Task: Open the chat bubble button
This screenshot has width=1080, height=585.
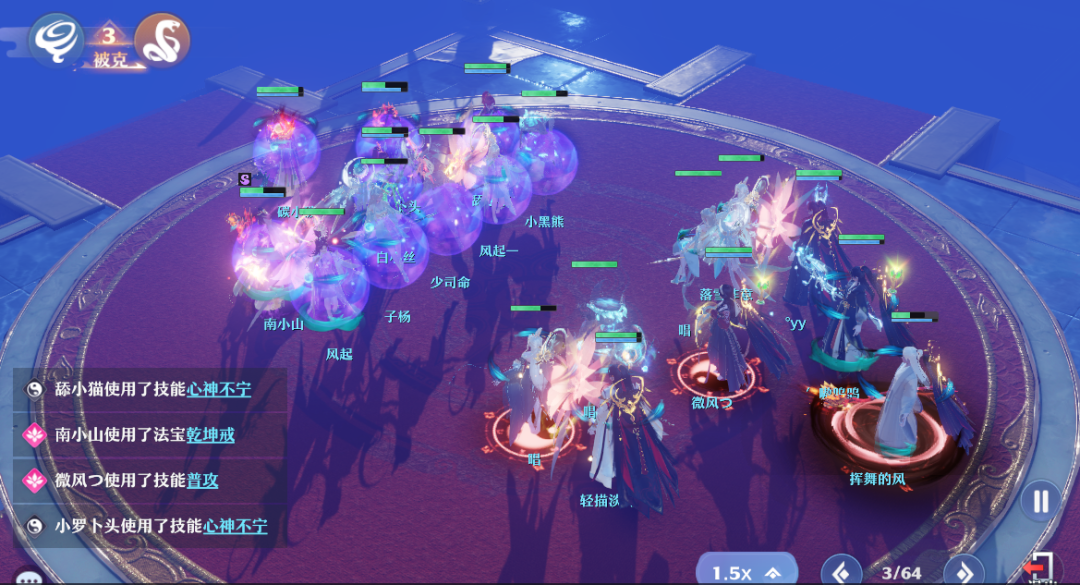Action: pos(30,577)
